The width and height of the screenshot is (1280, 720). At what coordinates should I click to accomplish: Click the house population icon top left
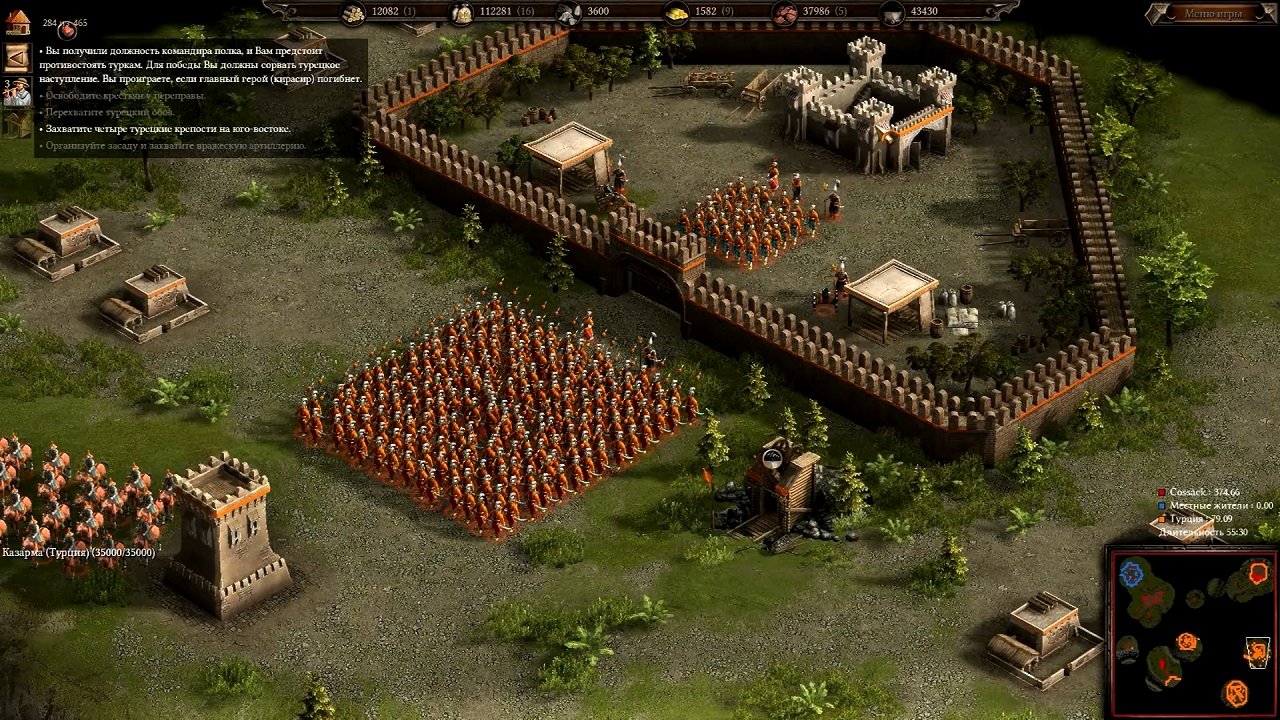coord(19,22)
